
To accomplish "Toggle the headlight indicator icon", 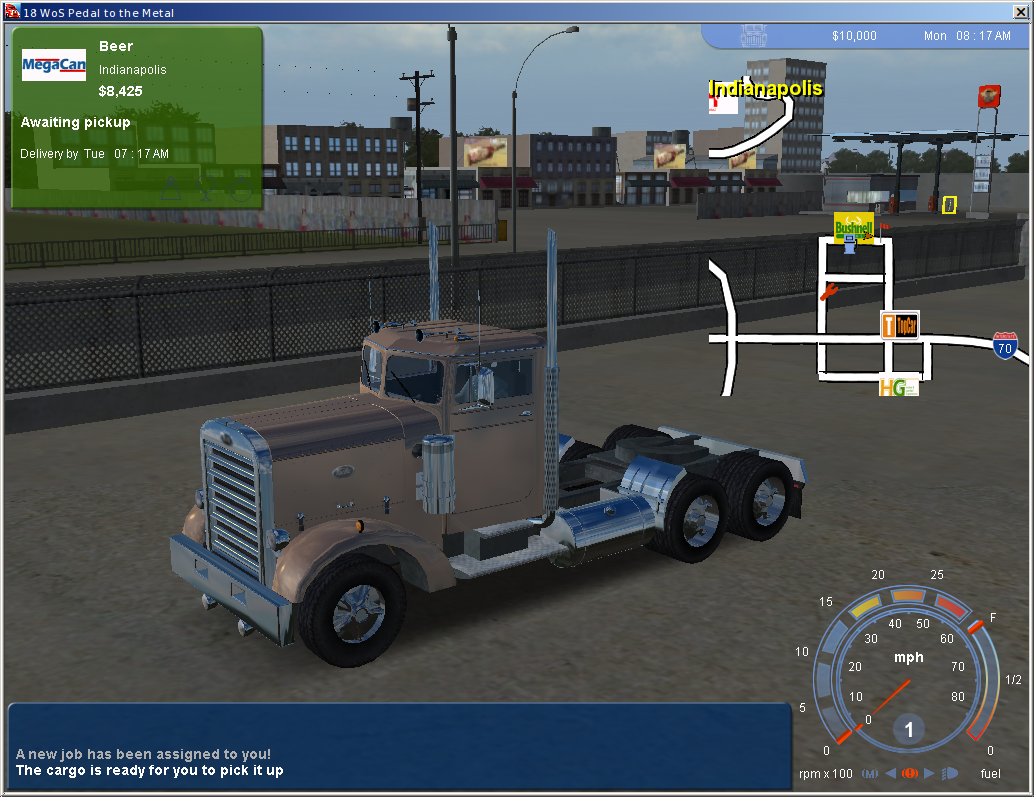I will click(x=949, y=773).
